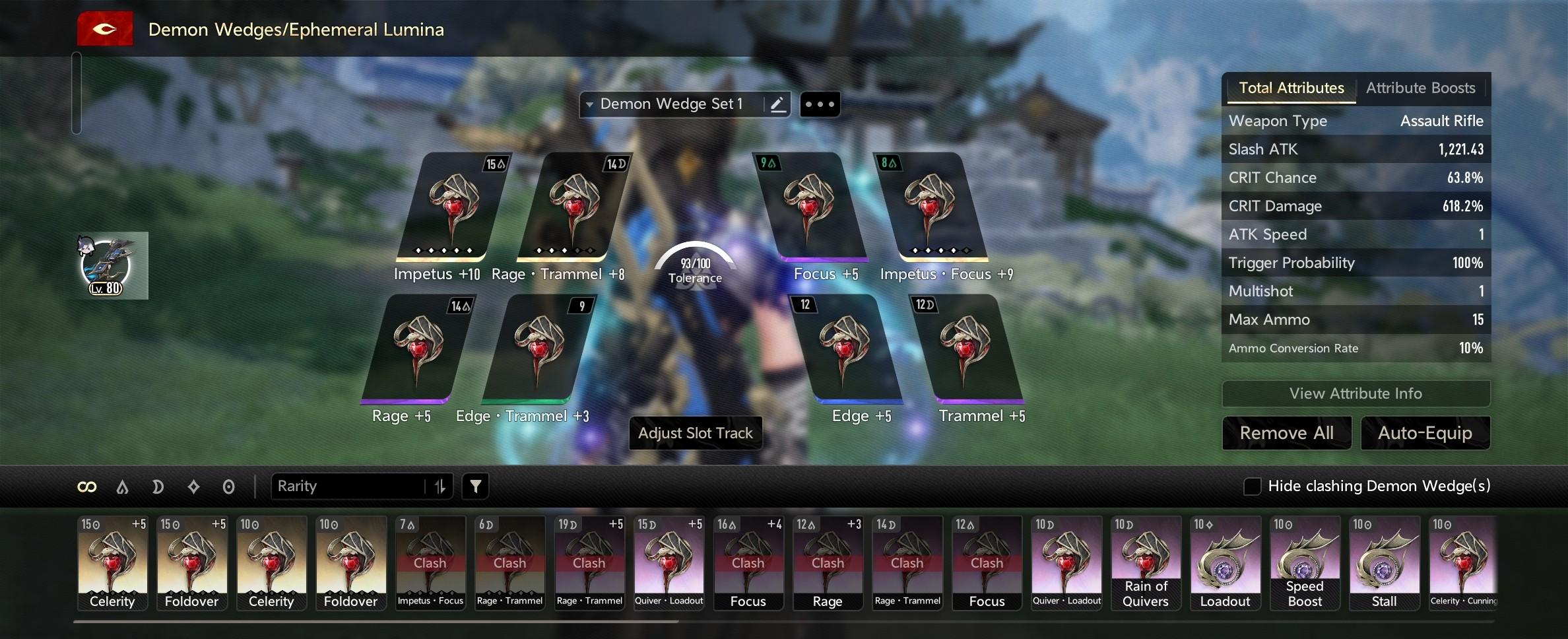This screenshot has height=639, width=1568.
Task: Go back using the red arrow button
Action: [x=105, y=29]
